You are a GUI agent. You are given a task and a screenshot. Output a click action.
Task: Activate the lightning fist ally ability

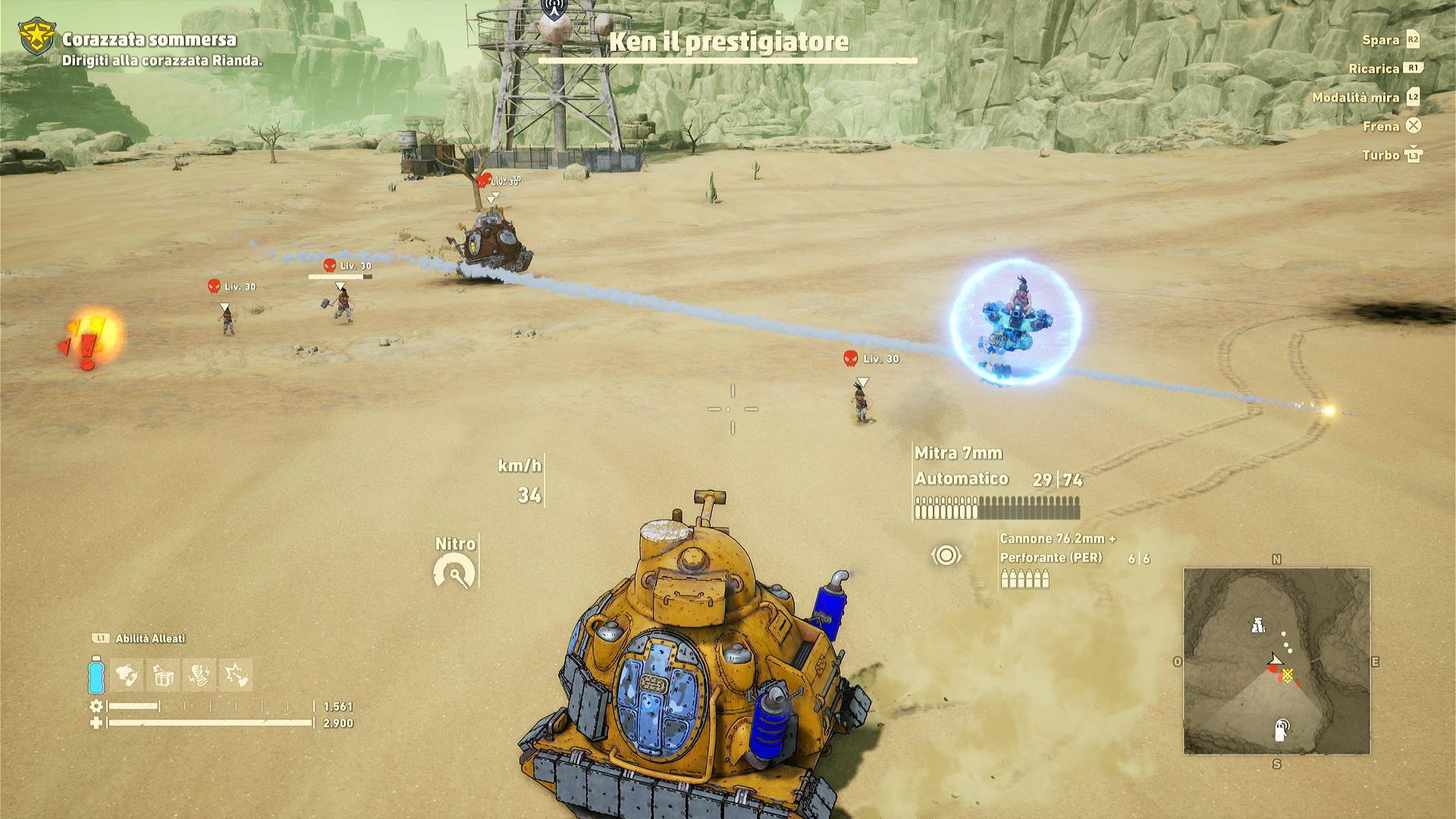click(199, 675)
